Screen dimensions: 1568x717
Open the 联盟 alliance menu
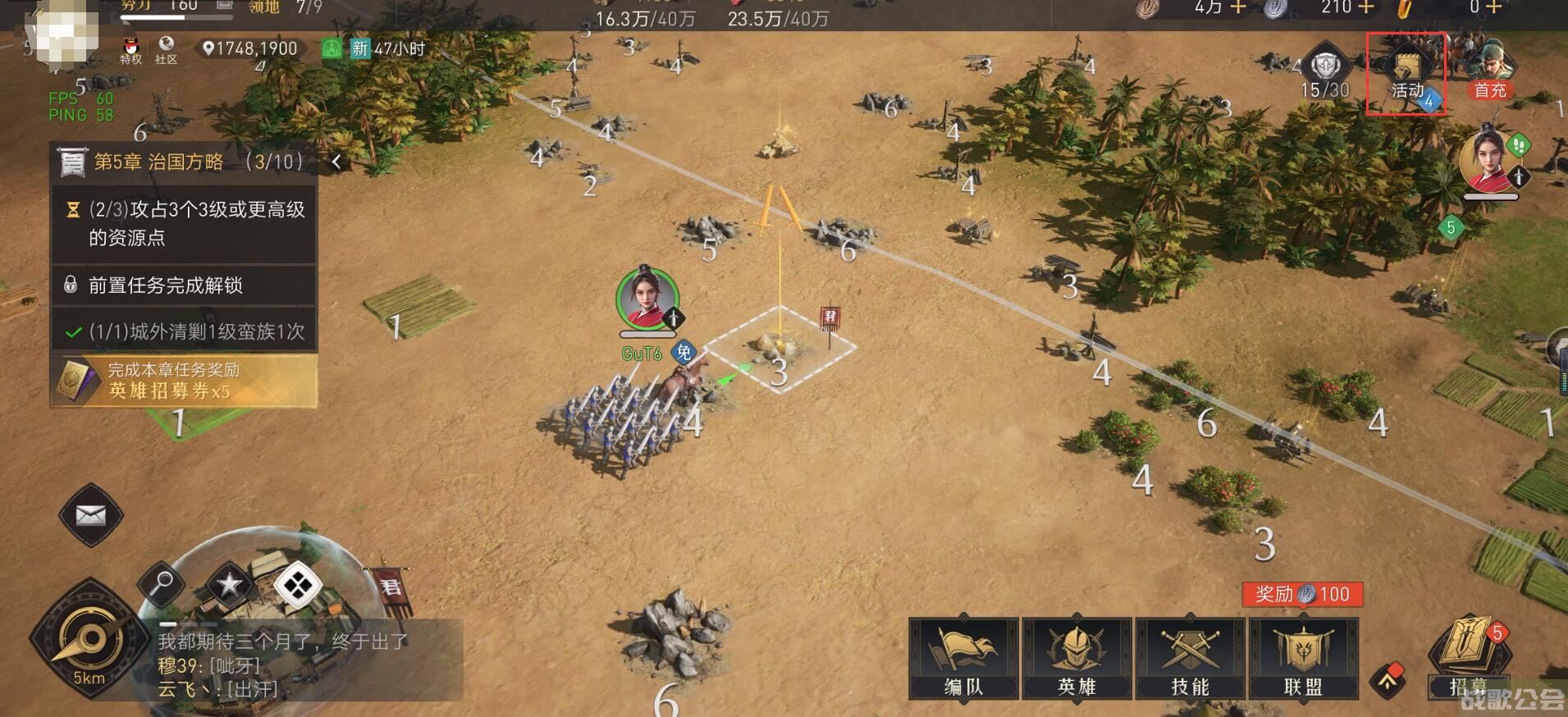coord(1303,658)
